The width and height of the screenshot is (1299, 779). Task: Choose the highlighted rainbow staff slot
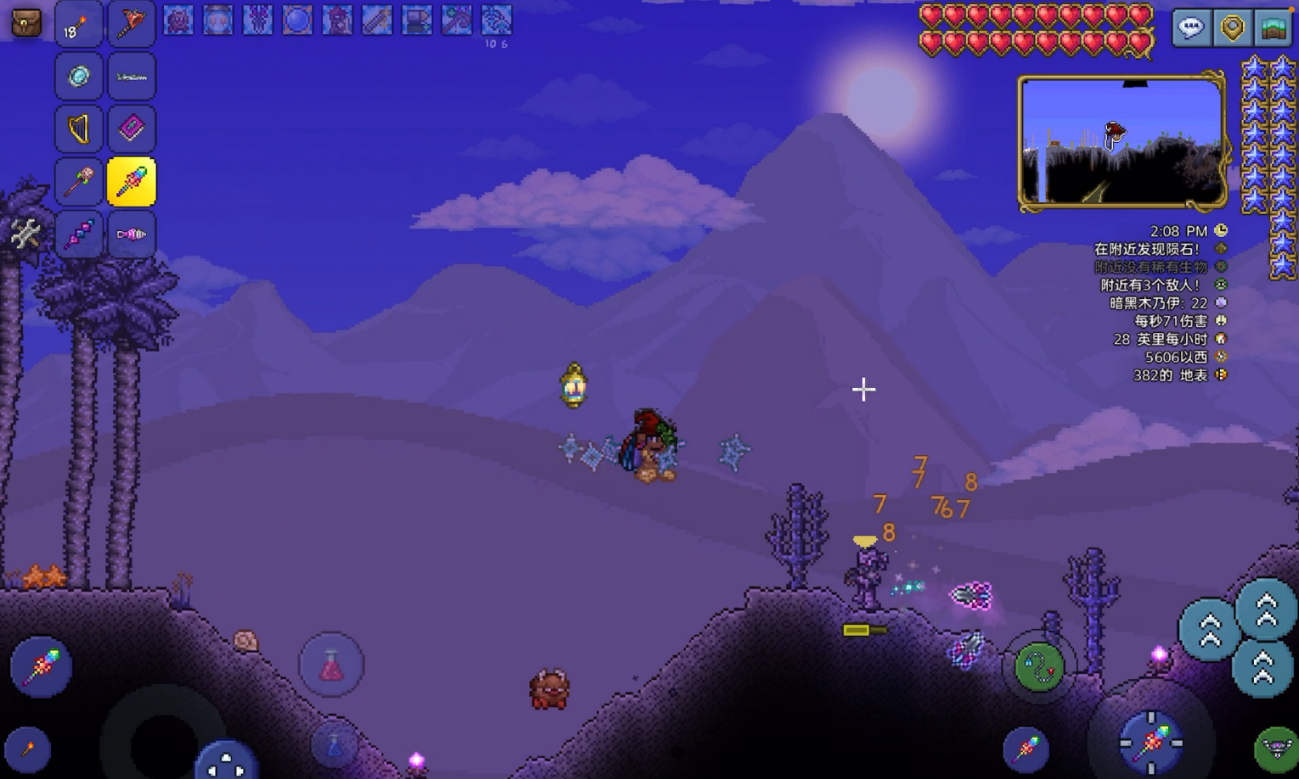pos(131,182)
